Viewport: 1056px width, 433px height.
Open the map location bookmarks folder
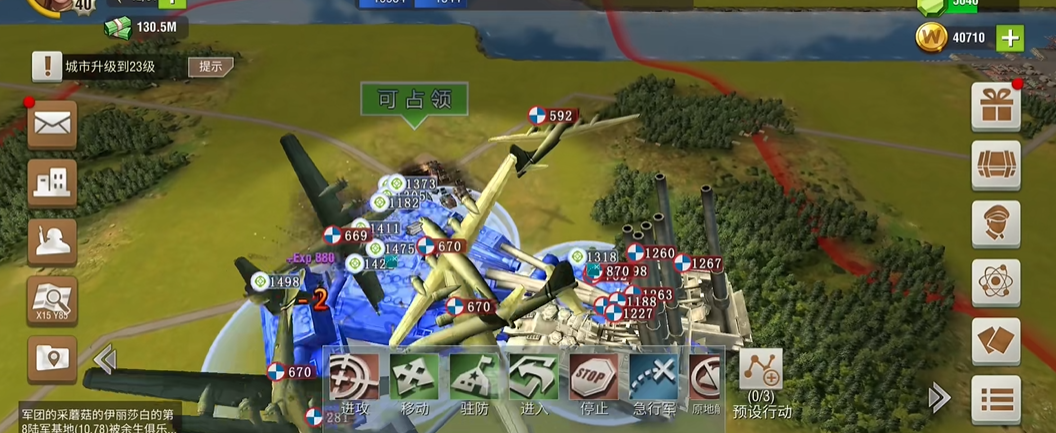point(52,358)
